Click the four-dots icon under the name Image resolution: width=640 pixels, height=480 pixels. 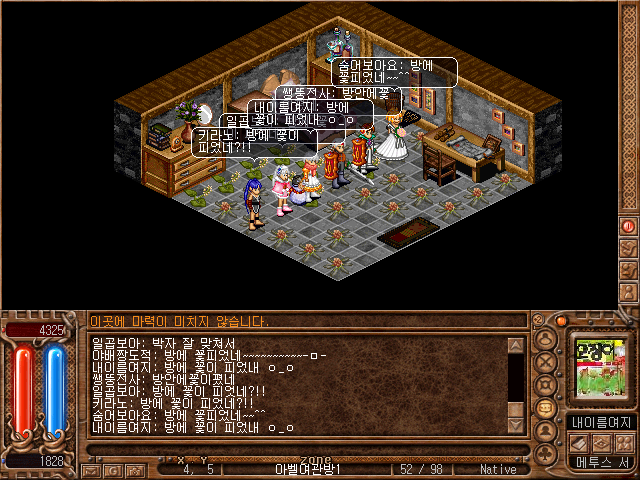pos(623,443)
